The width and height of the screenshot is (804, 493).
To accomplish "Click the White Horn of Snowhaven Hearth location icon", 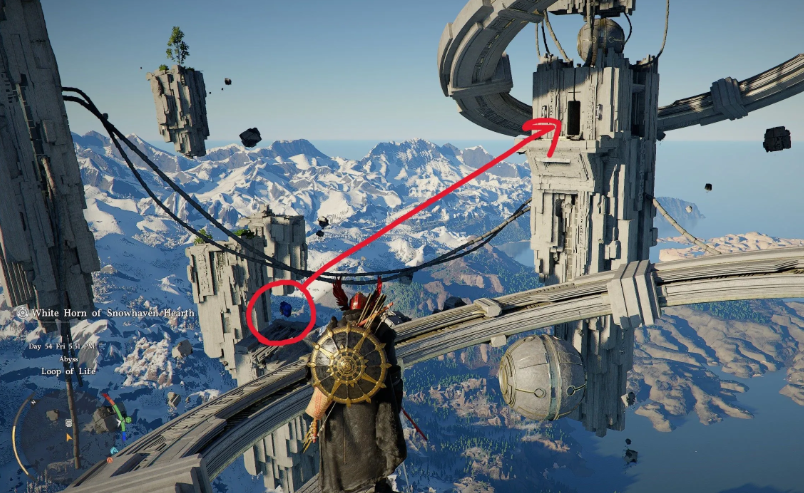I will 22,312.
